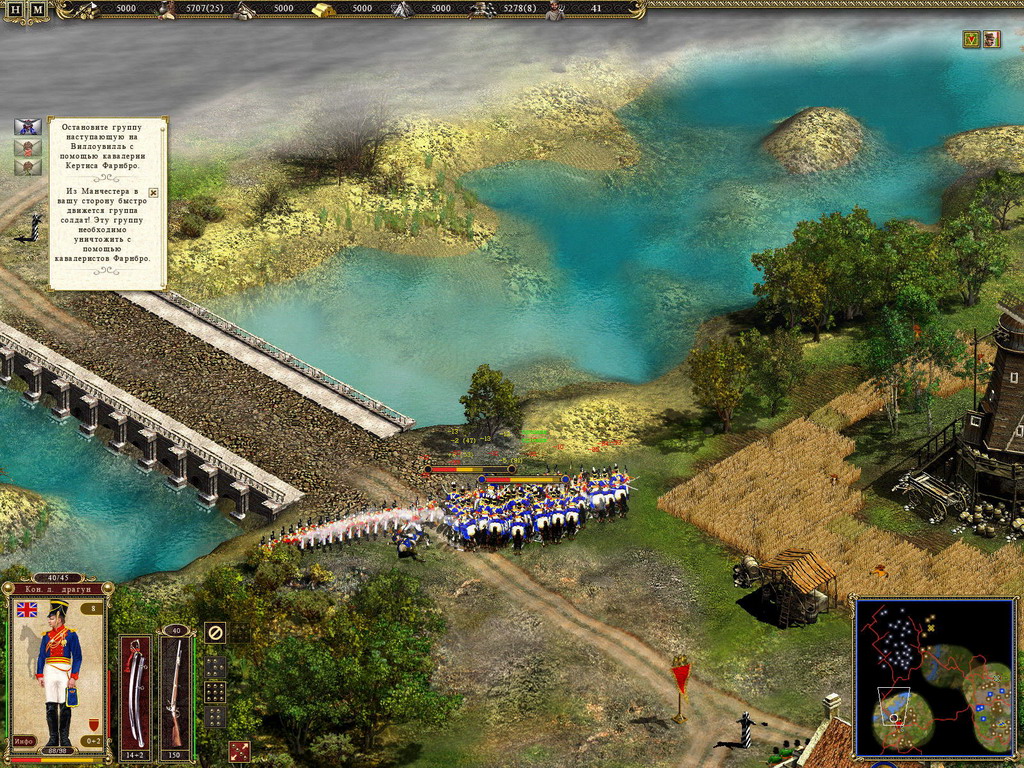Select the musket weapon slot
This screenshot has width=1024, height=768.
click(176, 692)
